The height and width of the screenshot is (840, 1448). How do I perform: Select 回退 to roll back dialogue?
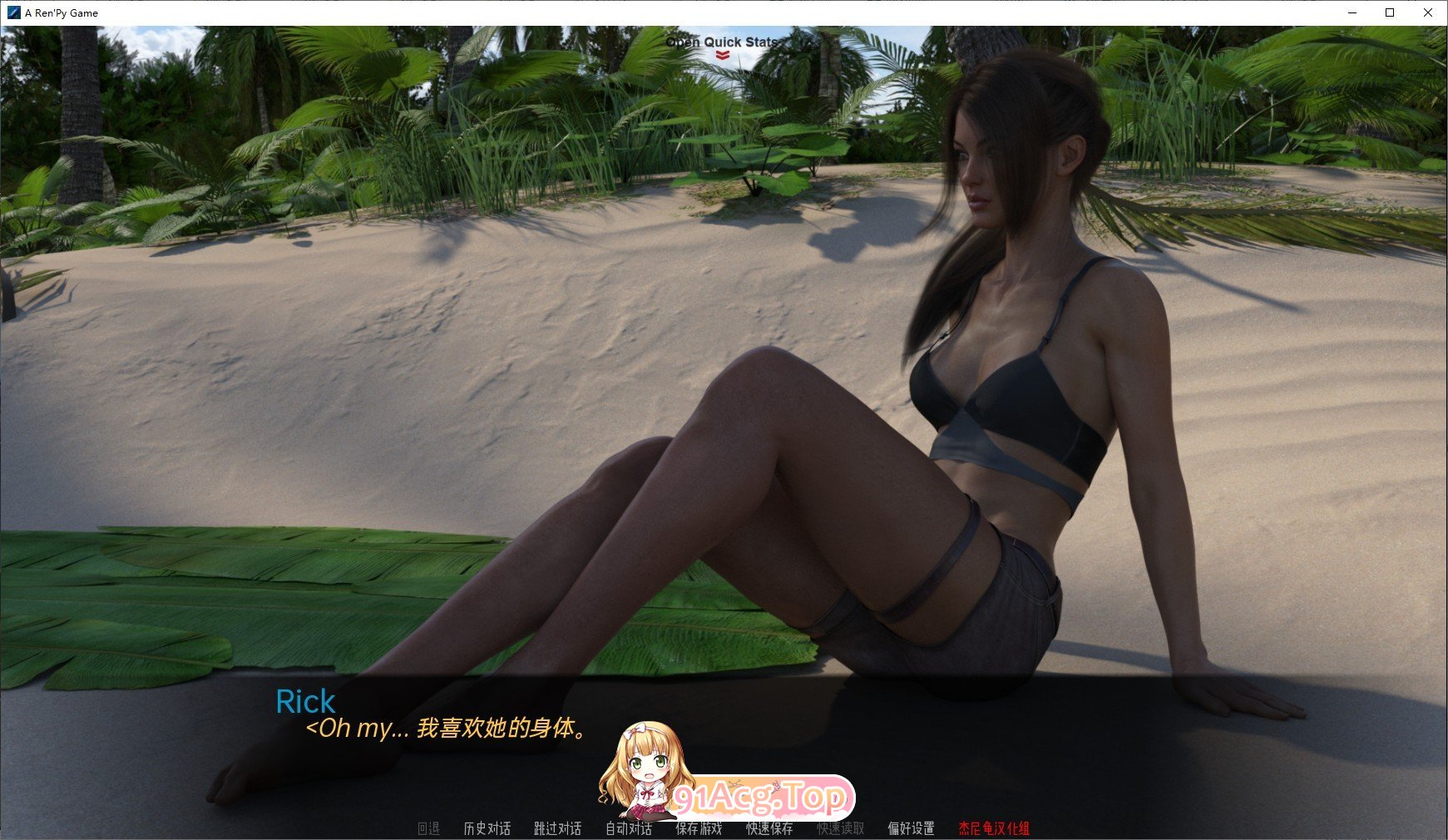click(x=429, y=829)
